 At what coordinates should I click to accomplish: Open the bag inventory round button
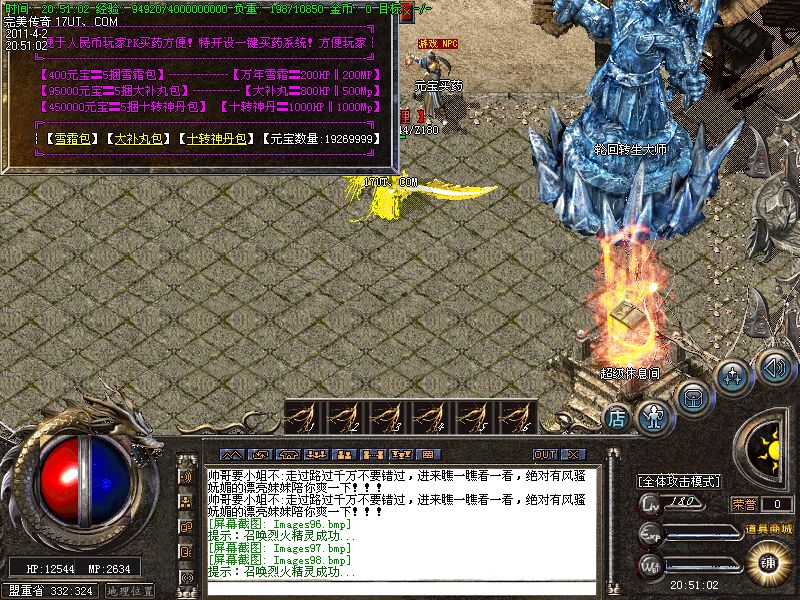693,395
